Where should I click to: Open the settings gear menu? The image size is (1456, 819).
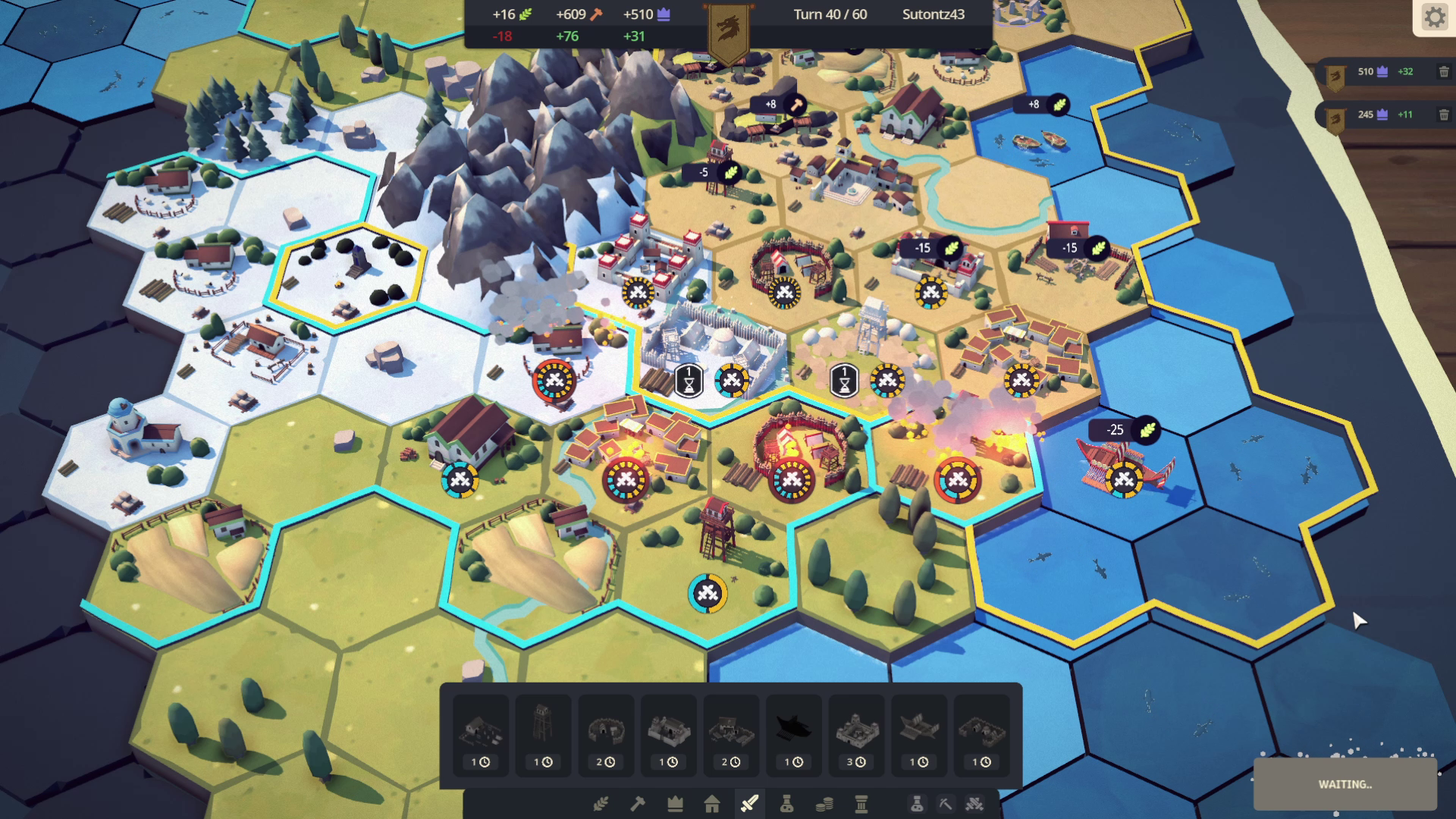point(1434,17)
